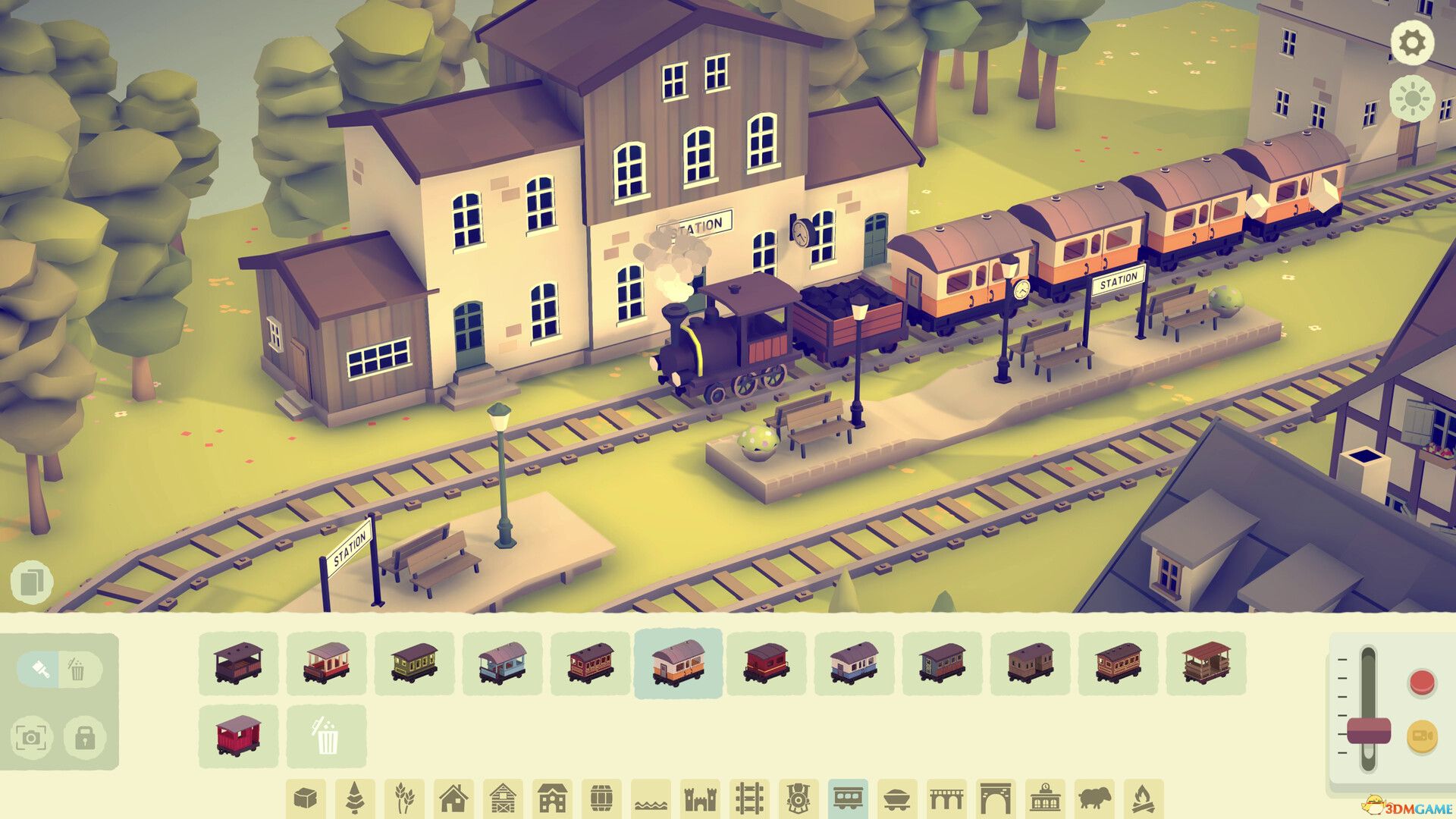Toggle daylight with the sun icon
The width and height of the screenshot is (1456, 819).
[1414, 97]
